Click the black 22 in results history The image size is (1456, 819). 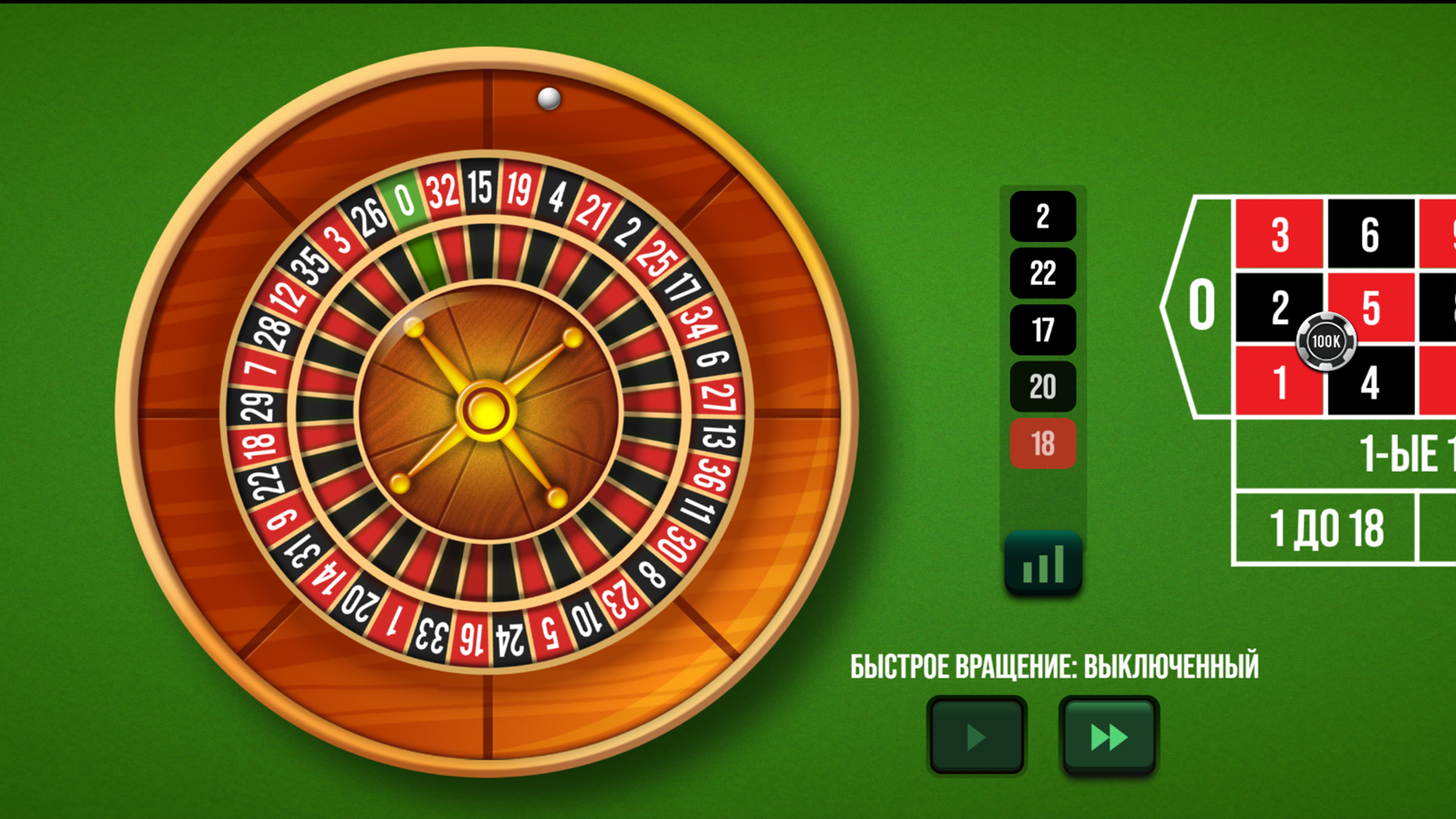1042,273
